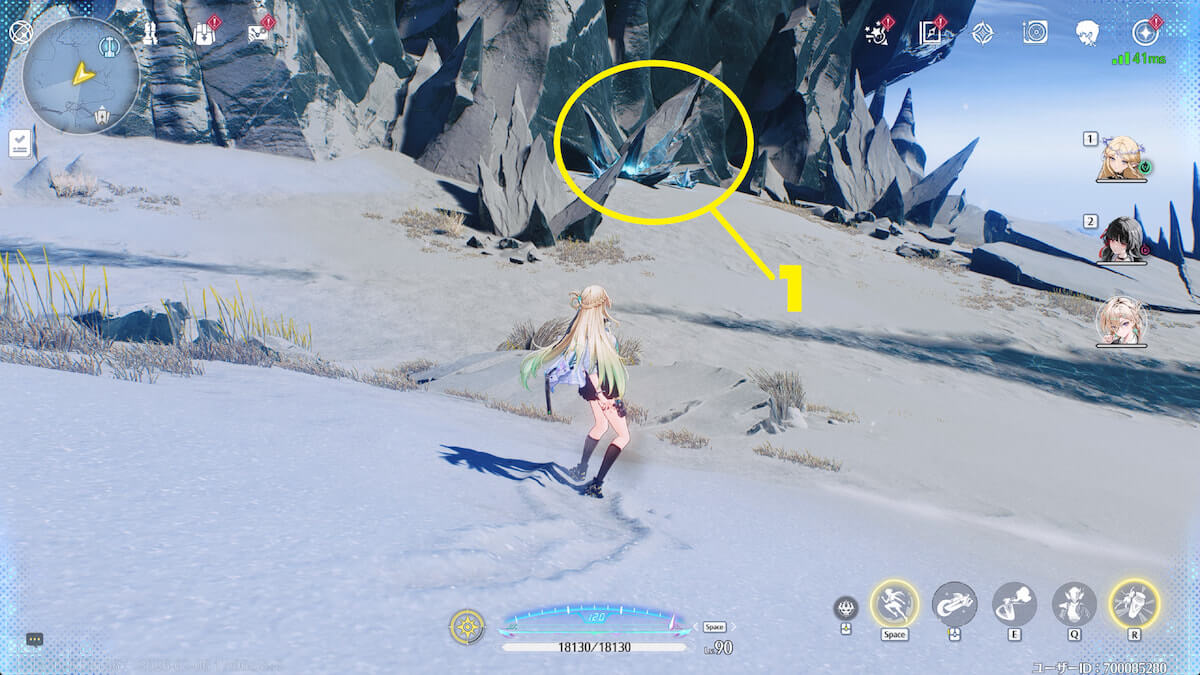Use the skill icon labeled Q
1200x675 pixels.
pyautogui.click(x=1074, y=603)
